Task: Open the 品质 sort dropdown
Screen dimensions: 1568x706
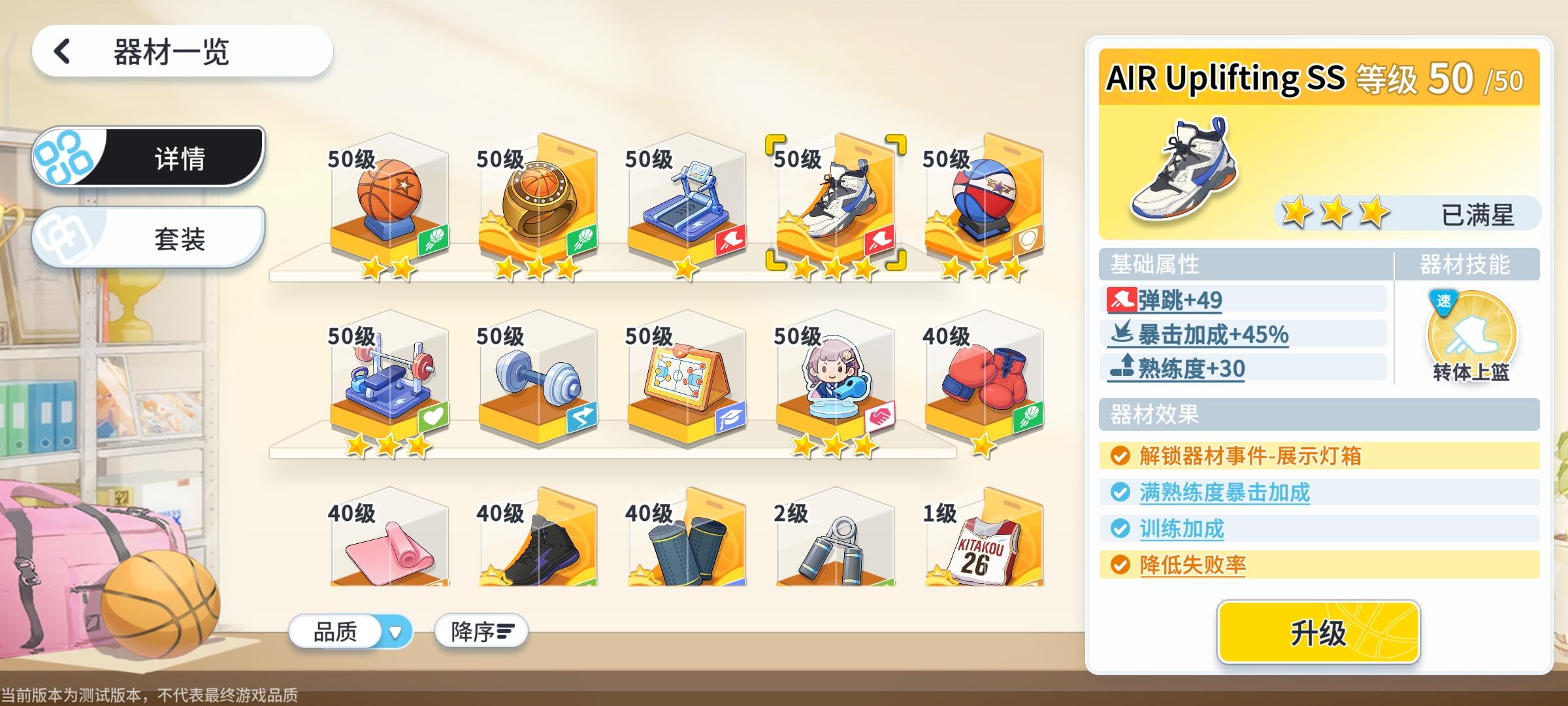Action: [350, 631]
